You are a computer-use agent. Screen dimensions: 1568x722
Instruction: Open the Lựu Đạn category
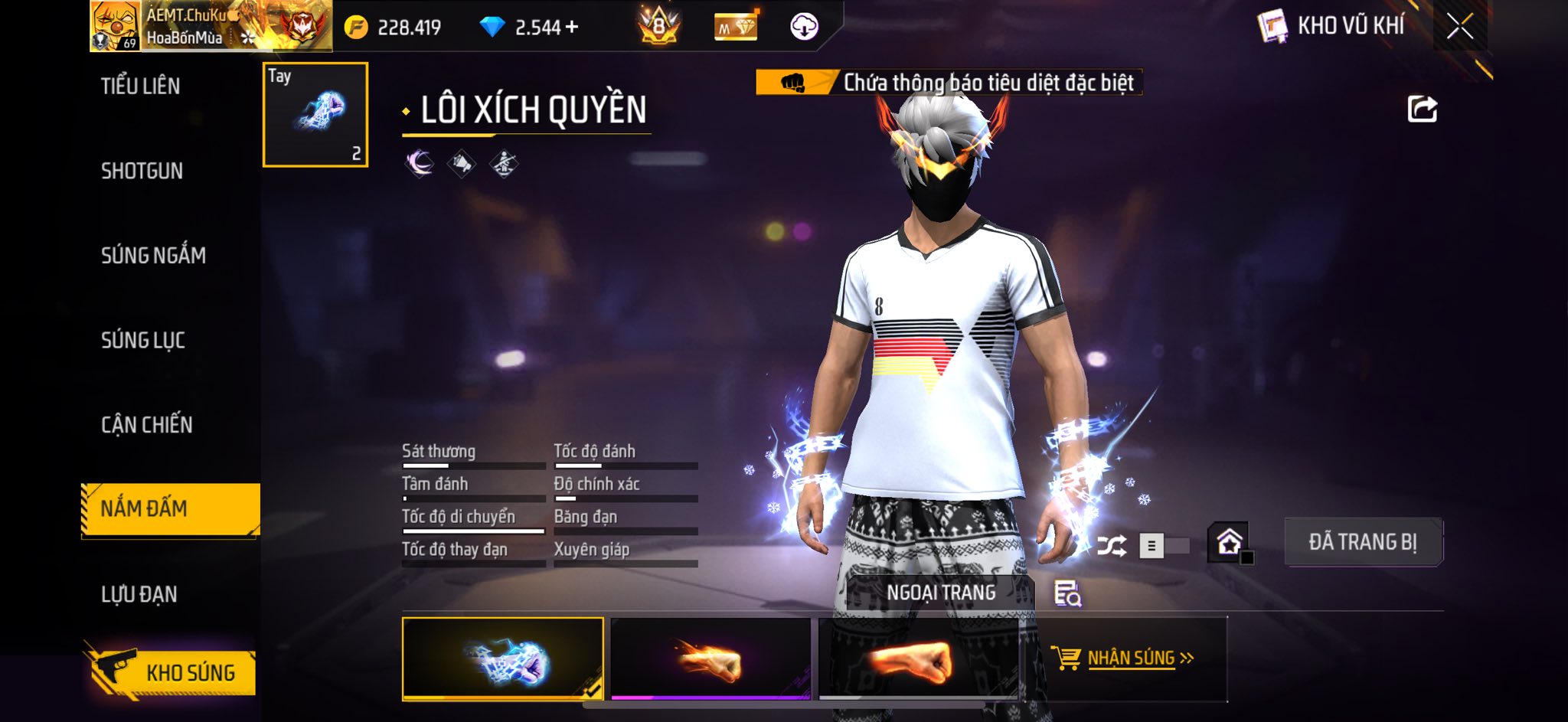(139, 594)
